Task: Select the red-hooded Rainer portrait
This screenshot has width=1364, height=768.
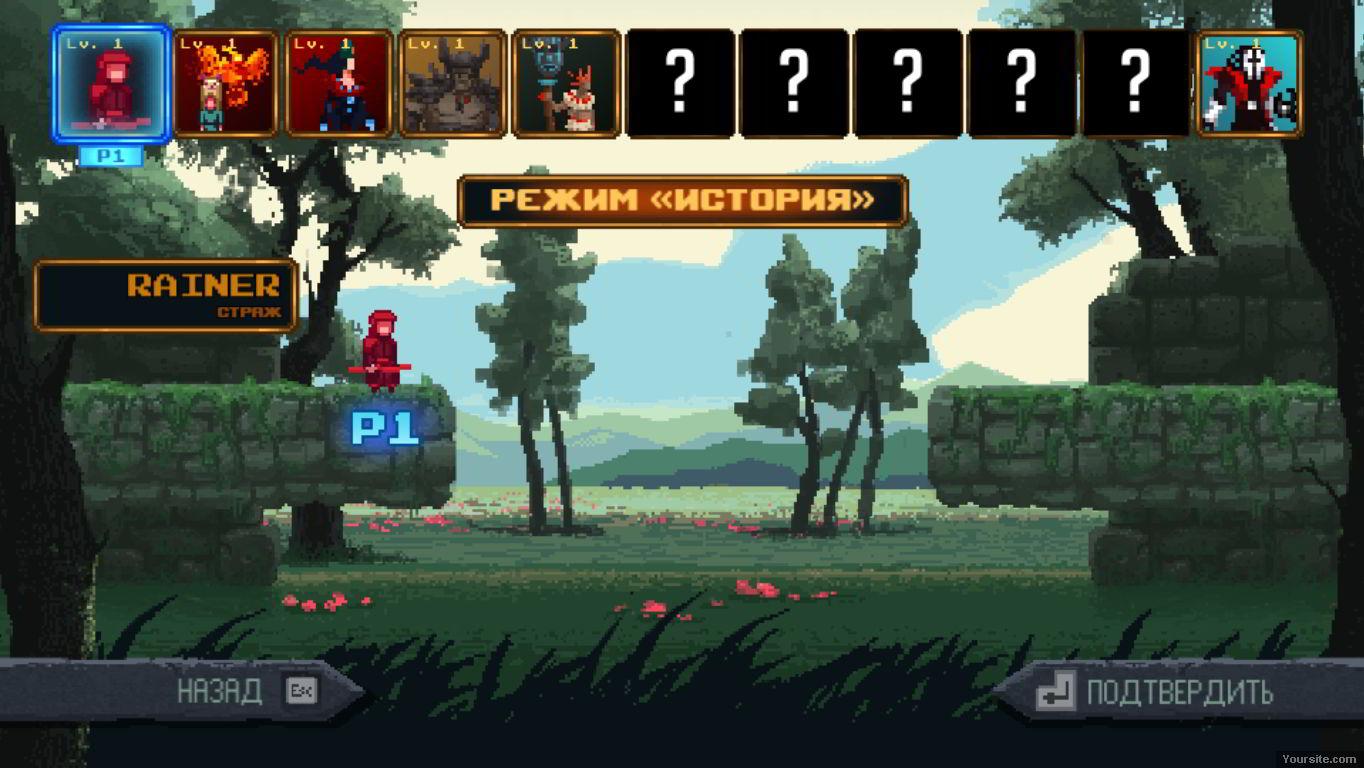Action: click(111, 84)
